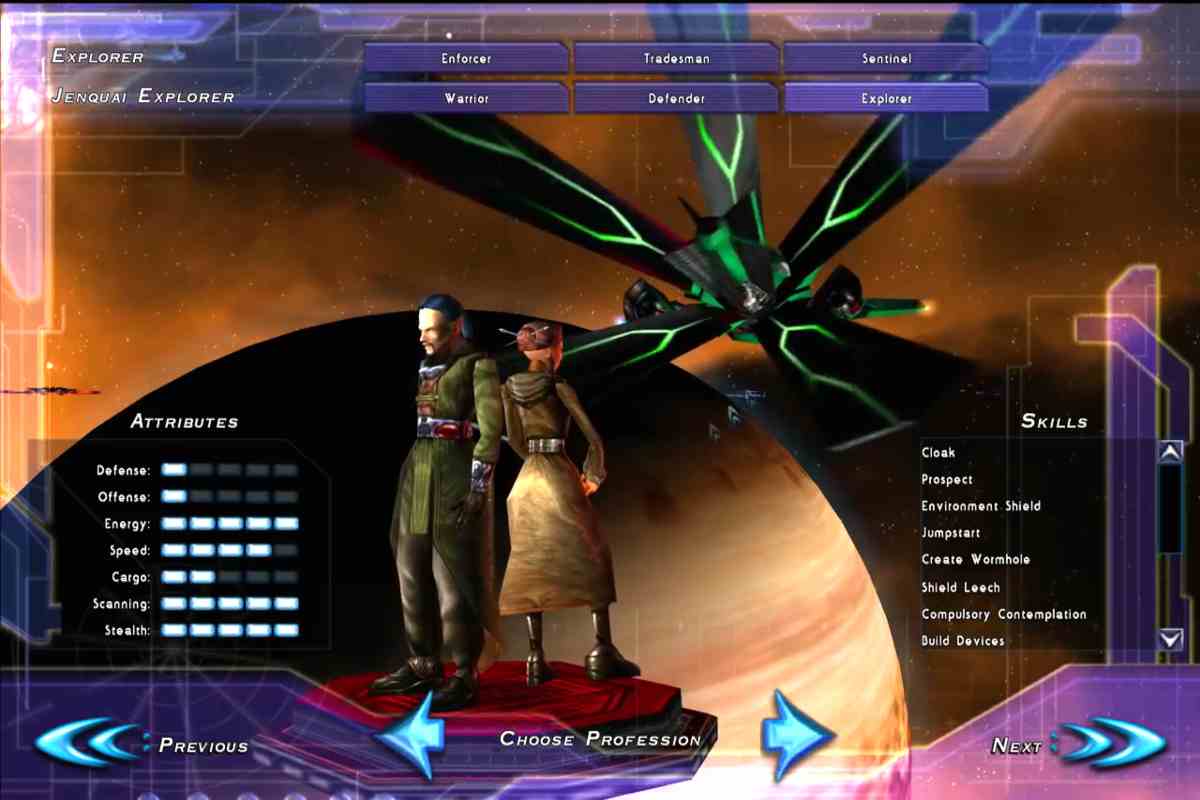1200x800 pixels.
Task: Choose the Defender profession
Action: pos(677,98)
